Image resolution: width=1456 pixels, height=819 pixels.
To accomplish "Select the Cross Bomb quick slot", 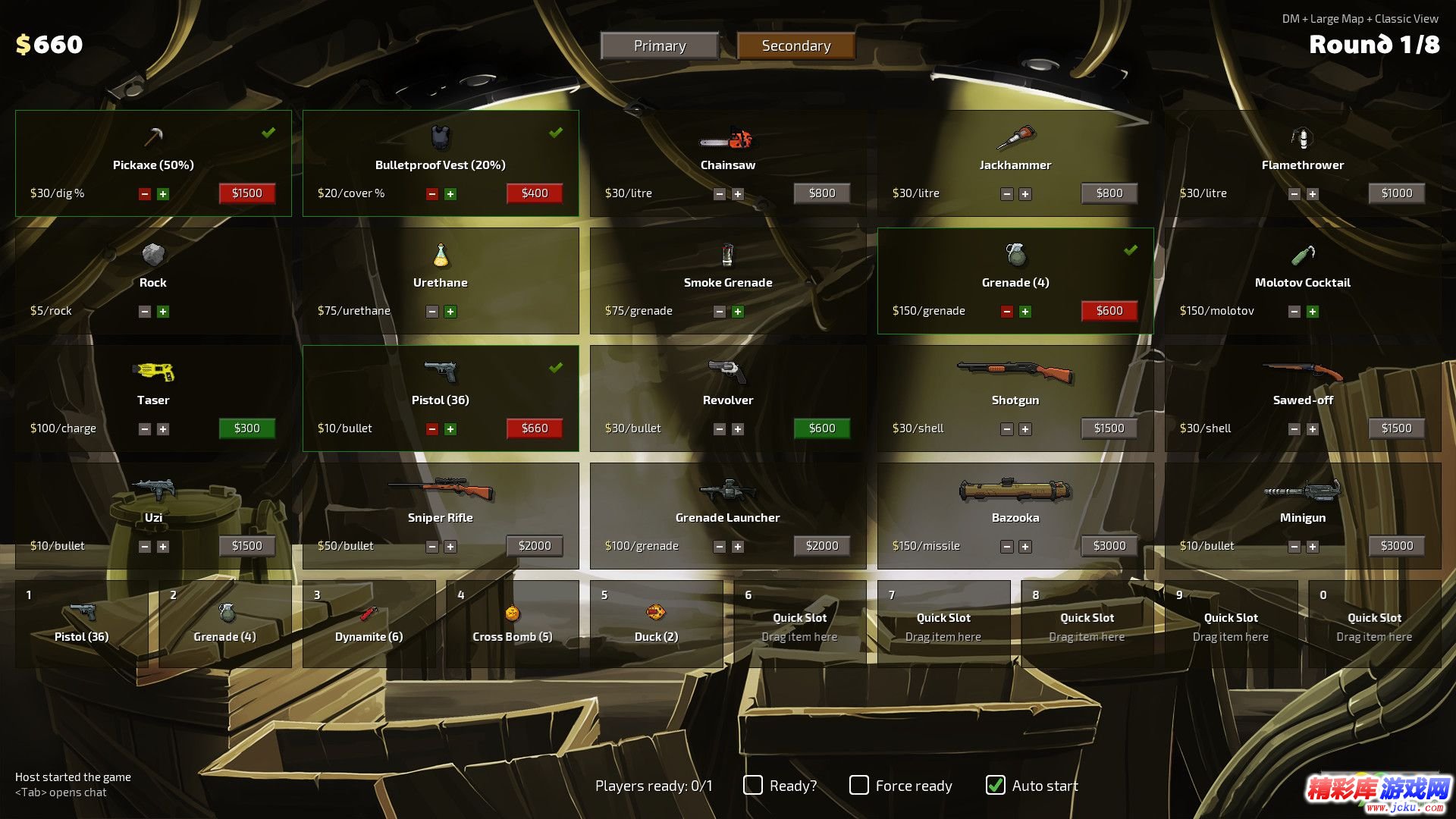I will (512, 624).
